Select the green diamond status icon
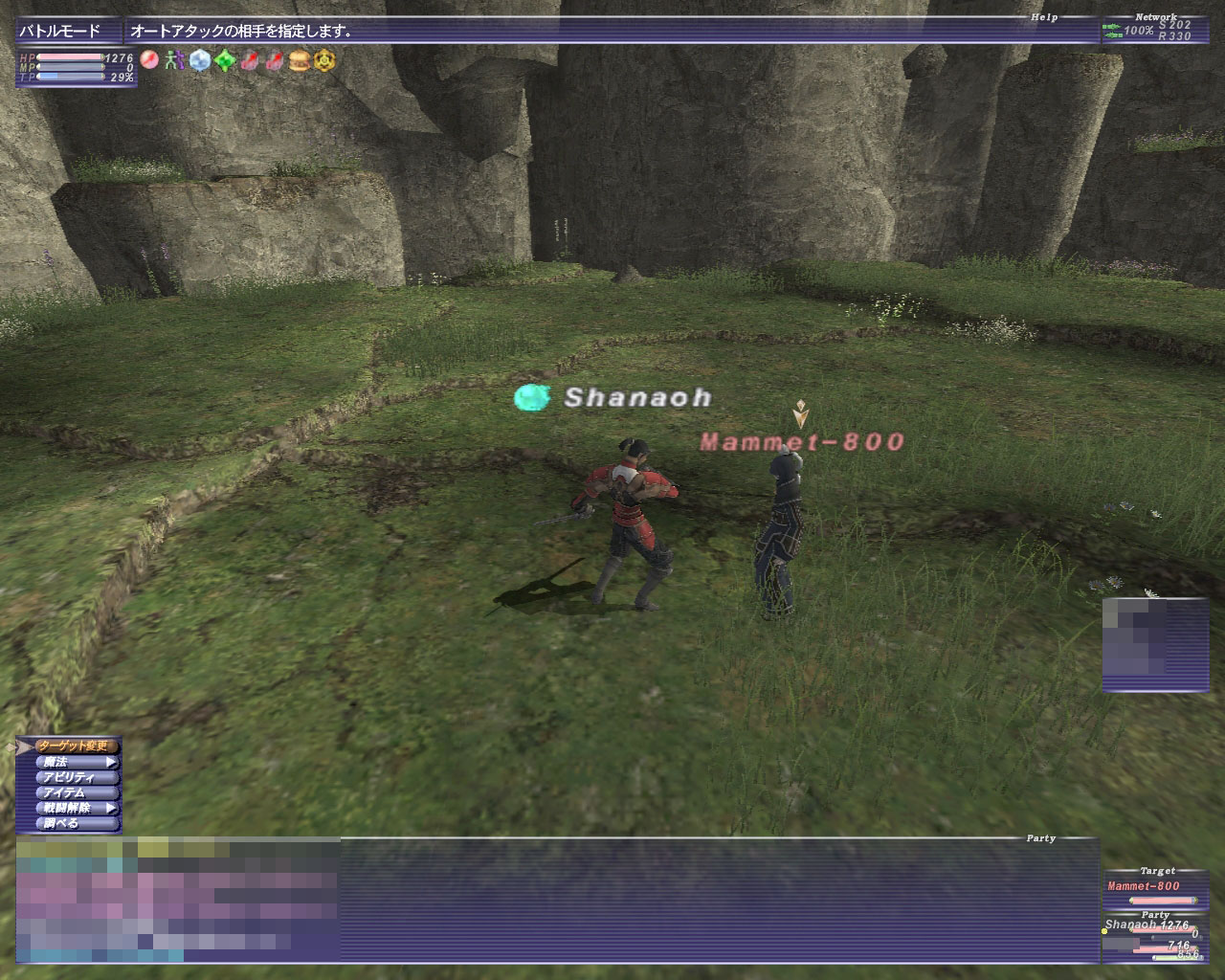 pyautogui.click(x=225, y=61)
